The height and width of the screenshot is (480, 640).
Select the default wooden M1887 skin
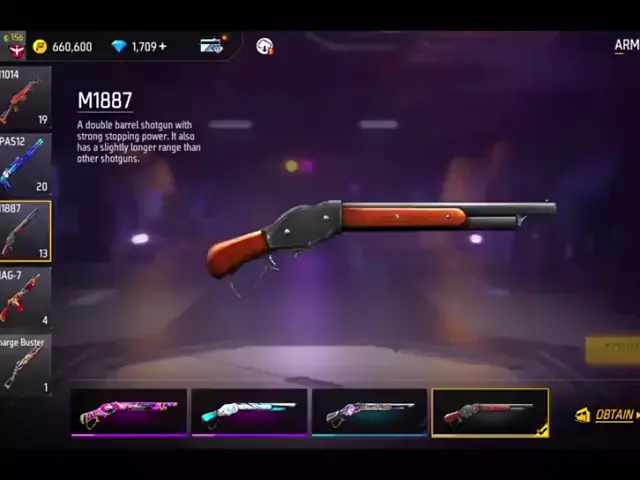(x=490, y=412)
